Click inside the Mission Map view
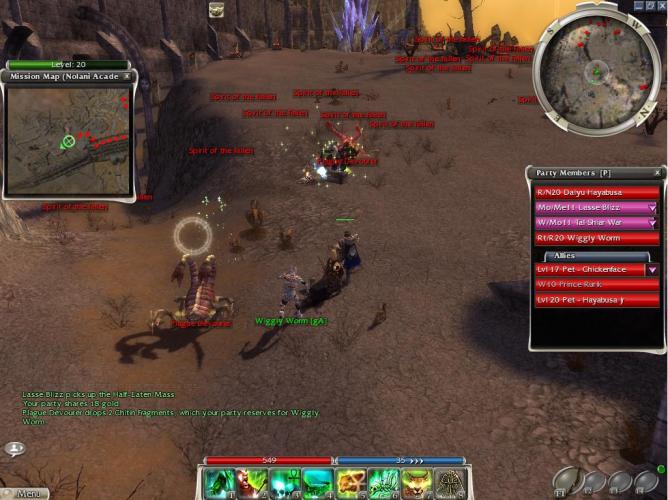 (x=70, y=138)
